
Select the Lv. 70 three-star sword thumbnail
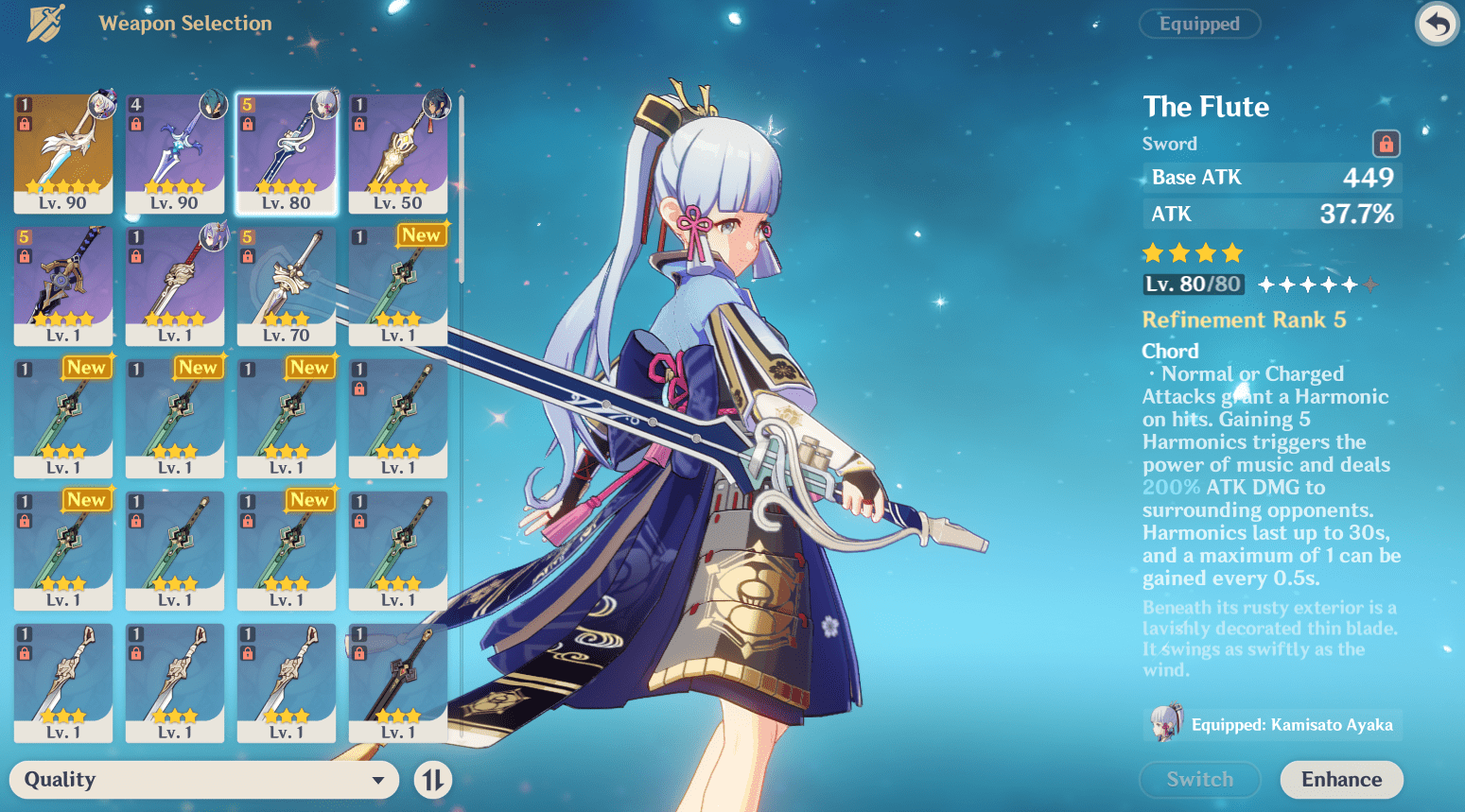[x=287, y=284]
